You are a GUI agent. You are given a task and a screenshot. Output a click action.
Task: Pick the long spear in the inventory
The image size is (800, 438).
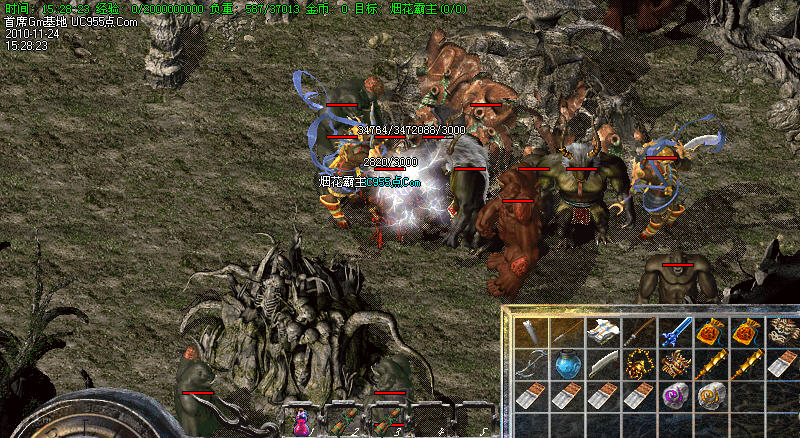[566, 332]
